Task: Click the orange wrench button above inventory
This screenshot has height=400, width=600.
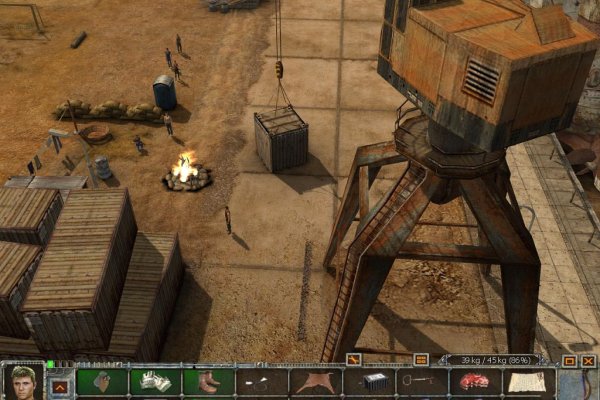Action: tap(353, 359)
